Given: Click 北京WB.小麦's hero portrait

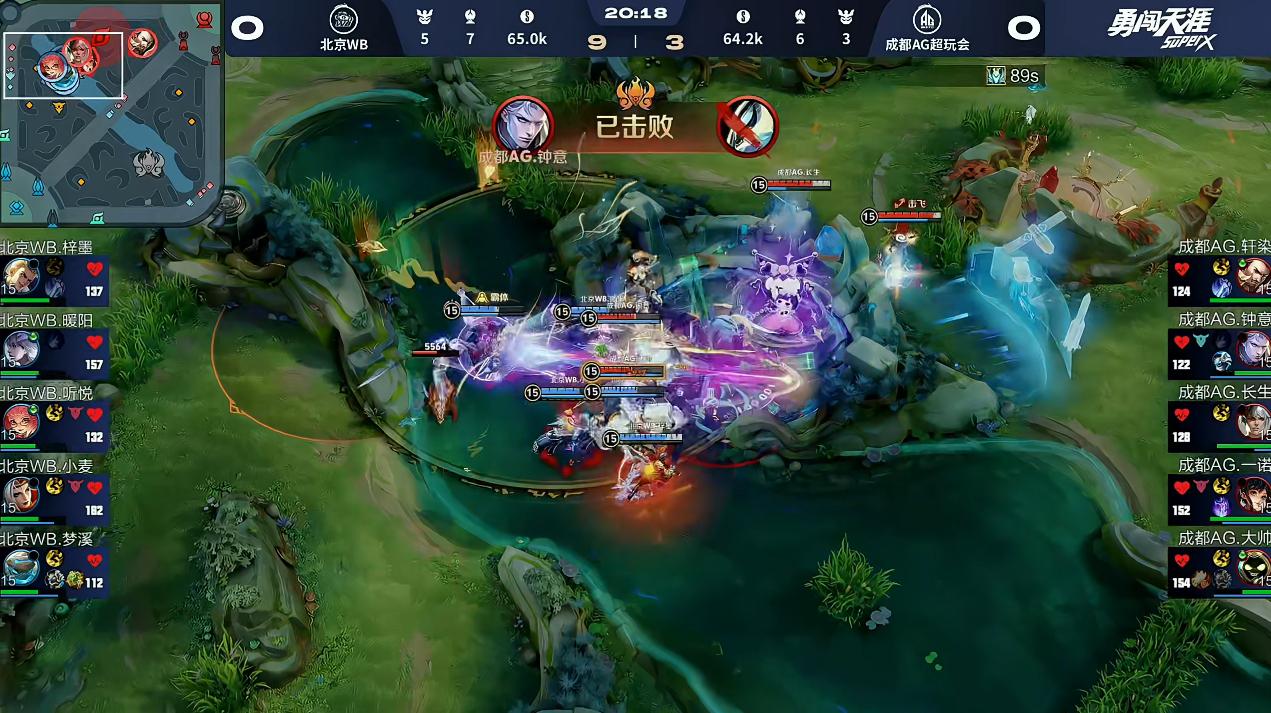Looking at the screenshot, I should coord(20,495).
